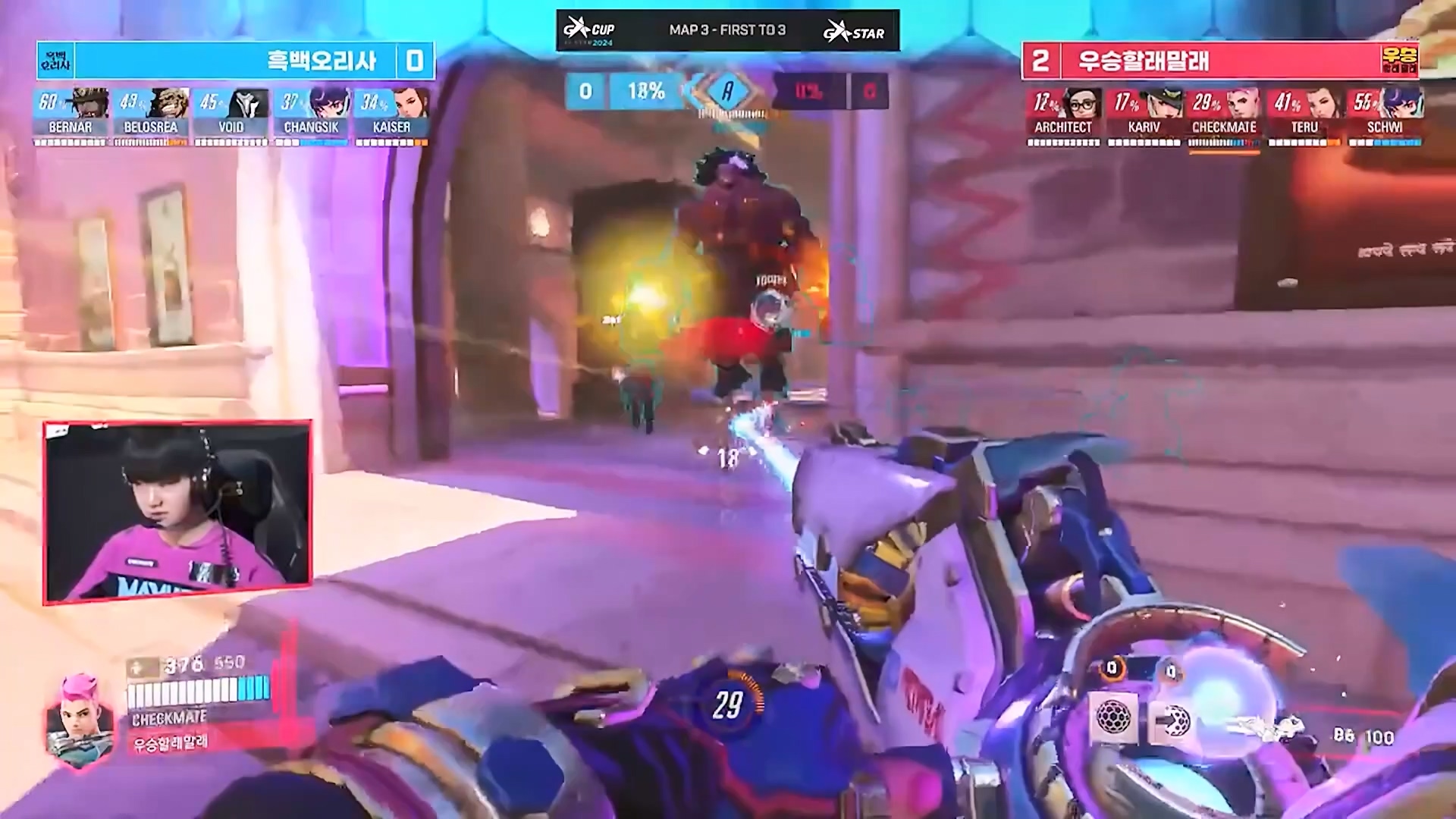Spectate CHECKMATE from the red team roster
The height and width of the screenshot is (819, 1456).
click(1224, 115)
